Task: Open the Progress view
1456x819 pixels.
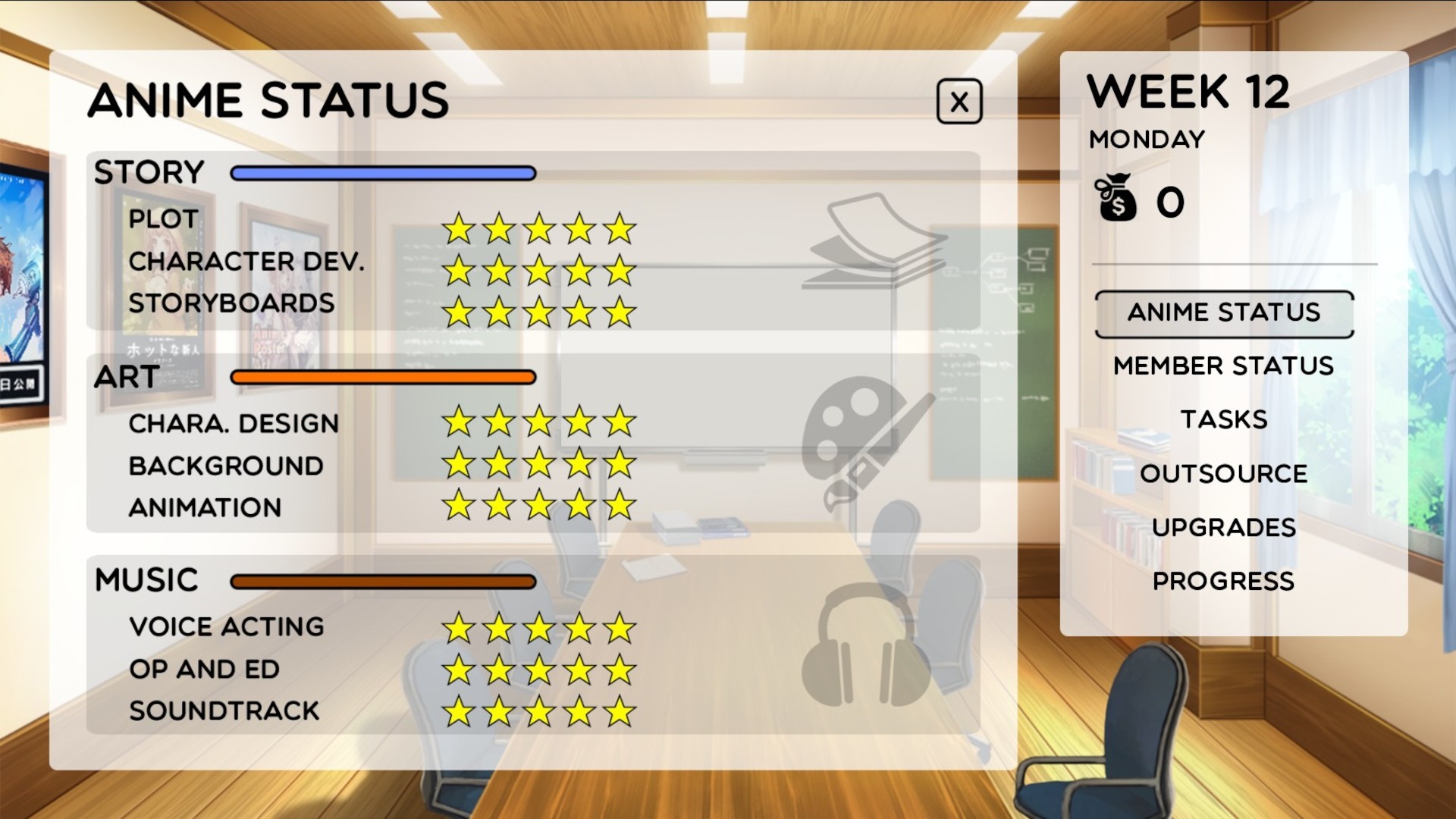Action: click(1223, 580)
